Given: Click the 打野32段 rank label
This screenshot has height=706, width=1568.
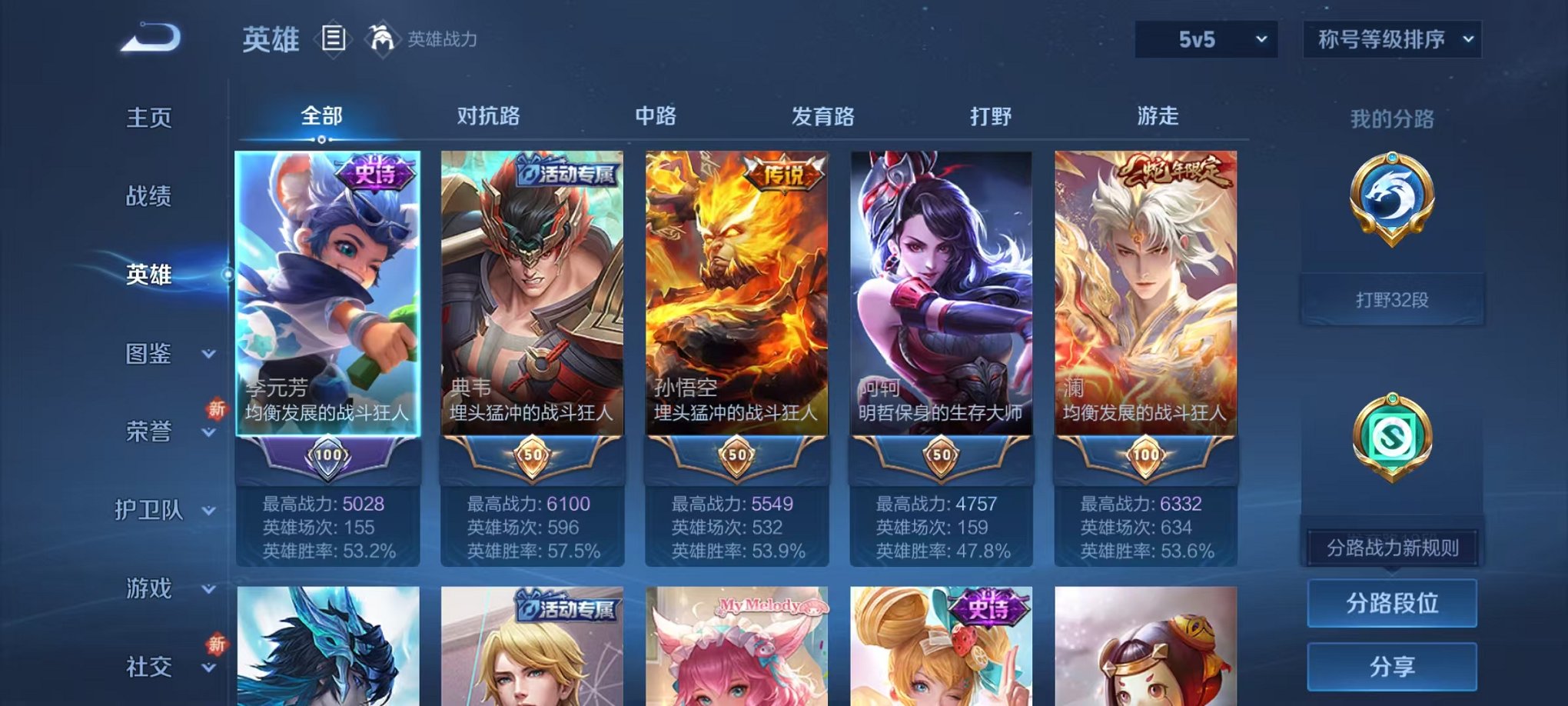Looking at the screenshot, I should coord(1393,299).
